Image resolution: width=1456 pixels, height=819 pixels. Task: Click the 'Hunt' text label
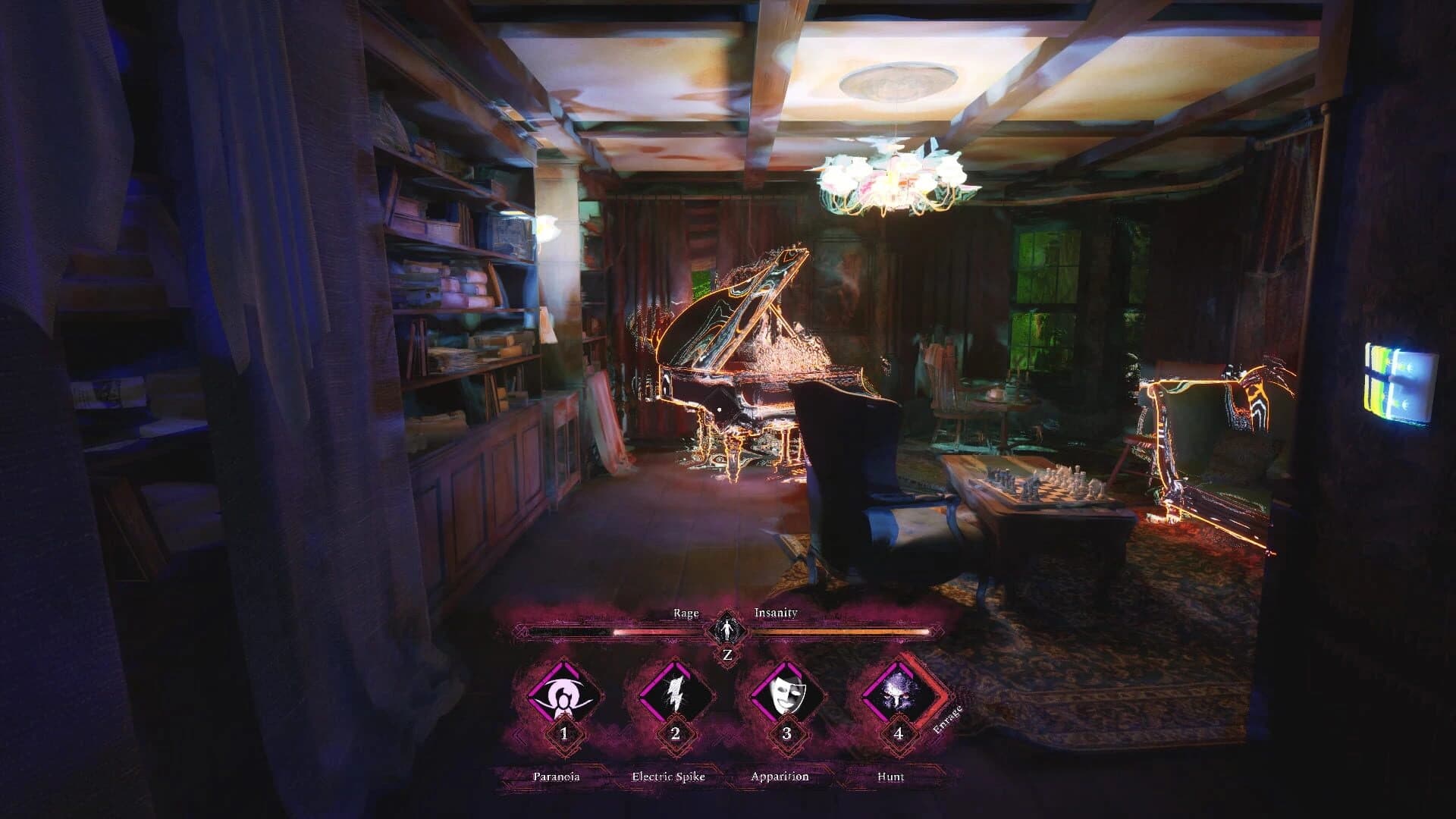pos(893,777)
